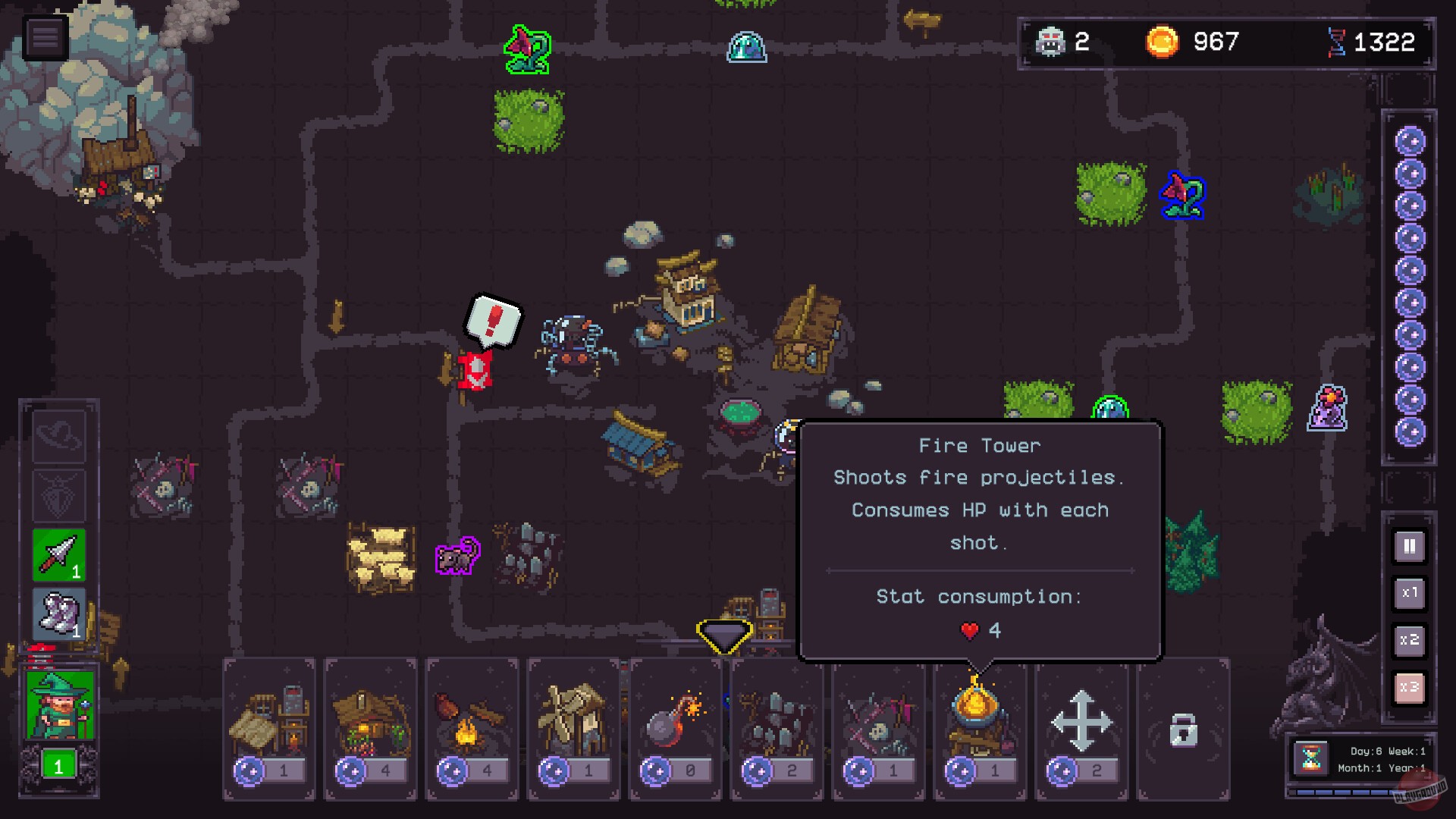Switch to x2 game speed

1409,641
